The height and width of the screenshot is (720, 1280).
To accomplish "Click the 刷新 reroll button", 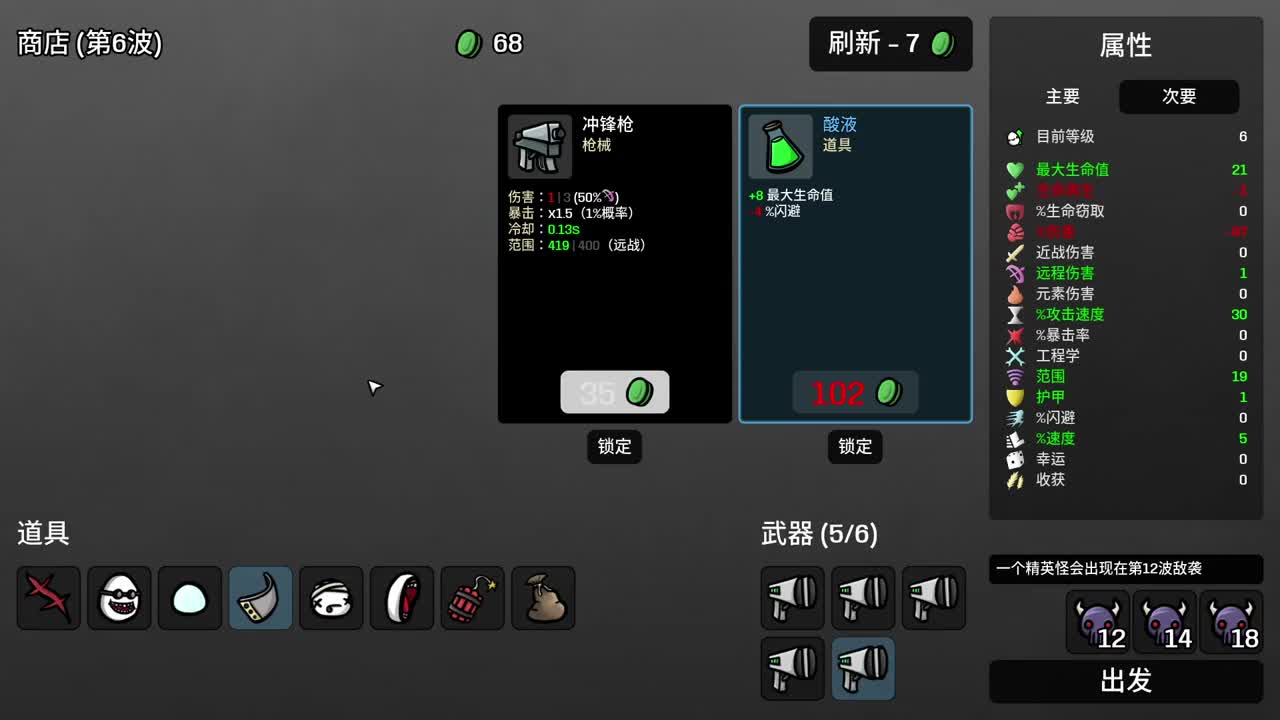I will tap(890, 44).
